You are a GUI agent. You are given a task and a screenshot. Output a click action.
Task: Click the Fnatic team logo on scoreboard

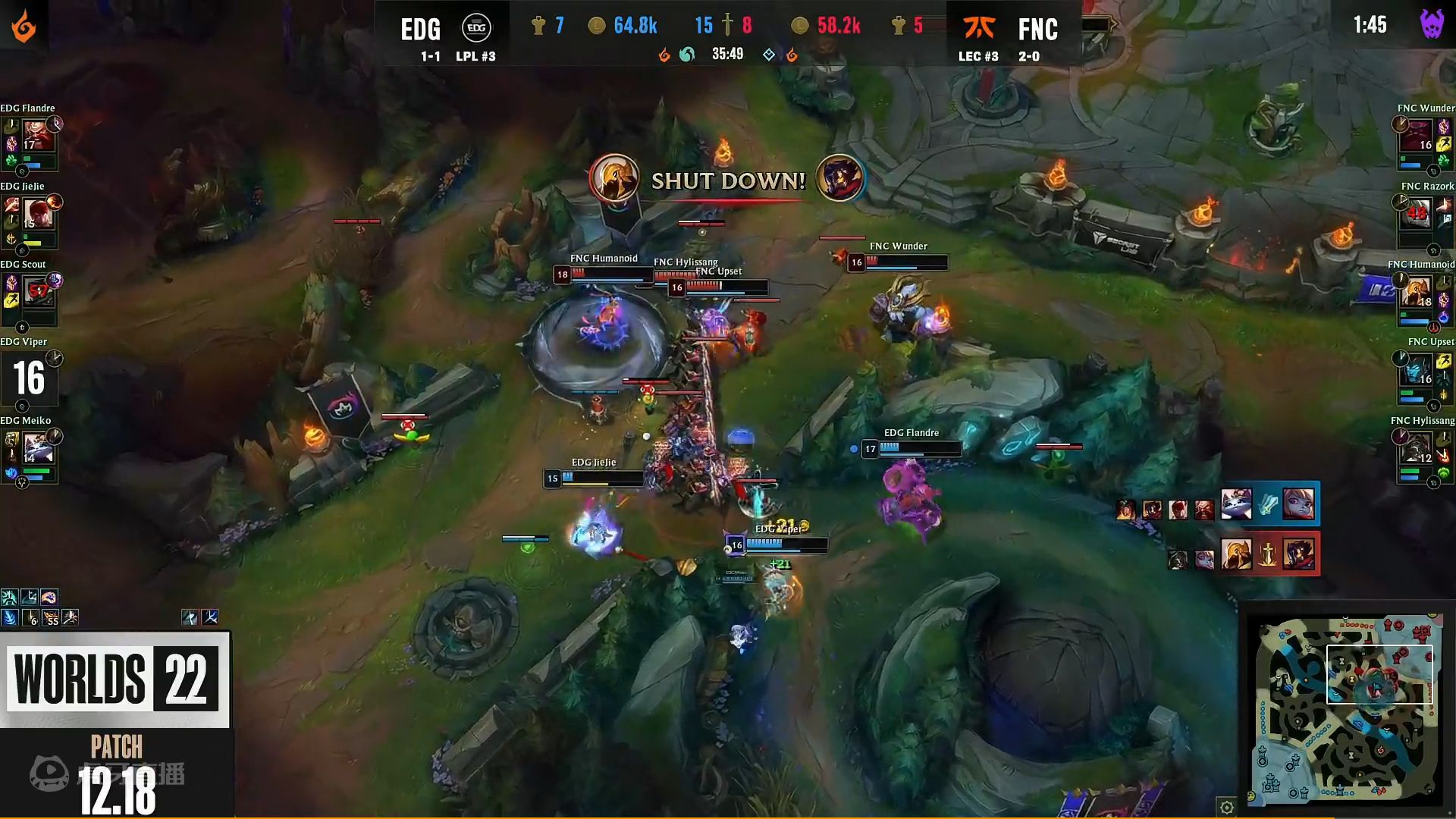tap(979, 28)
